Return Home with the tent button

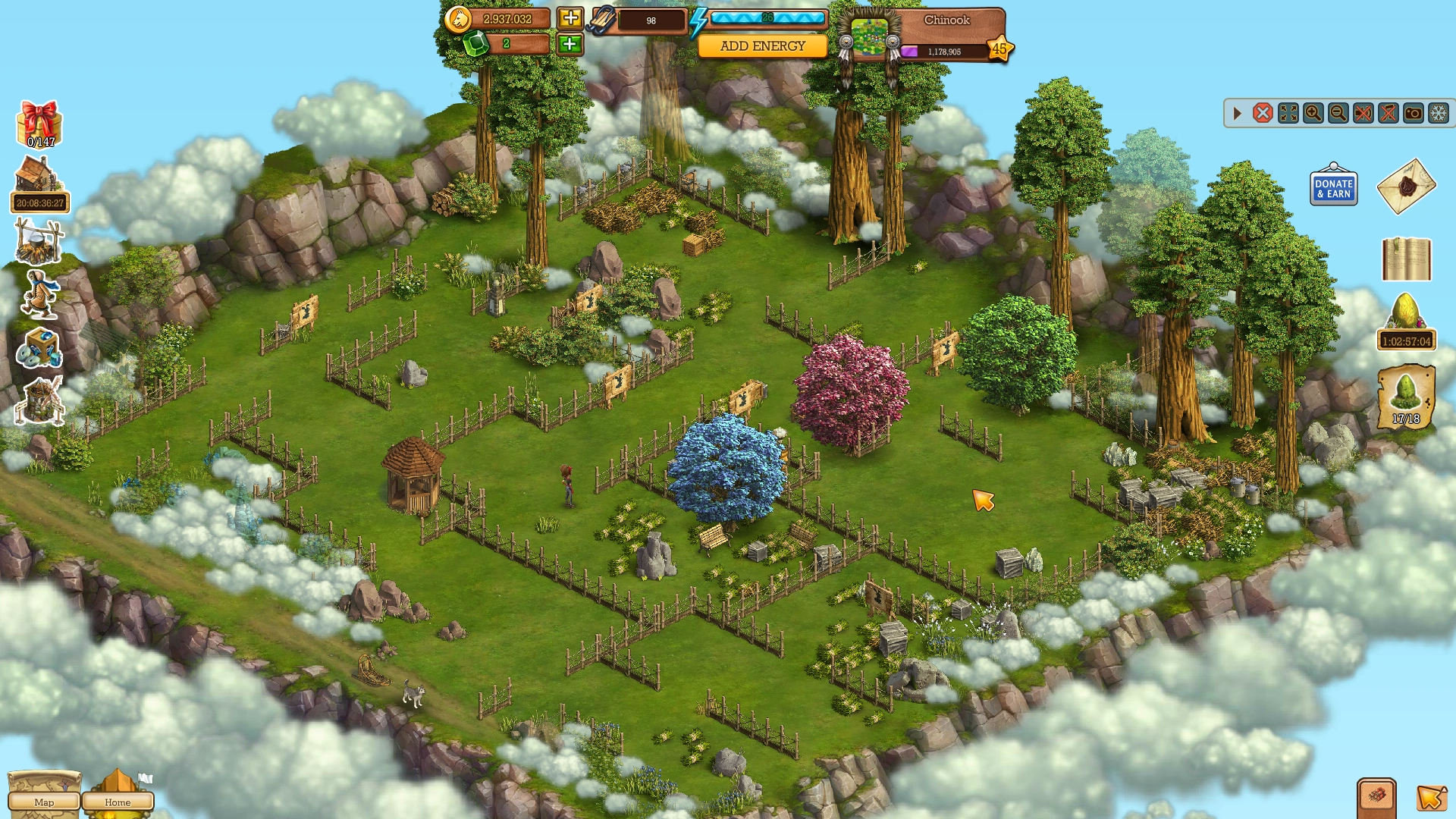click(118, 798)
